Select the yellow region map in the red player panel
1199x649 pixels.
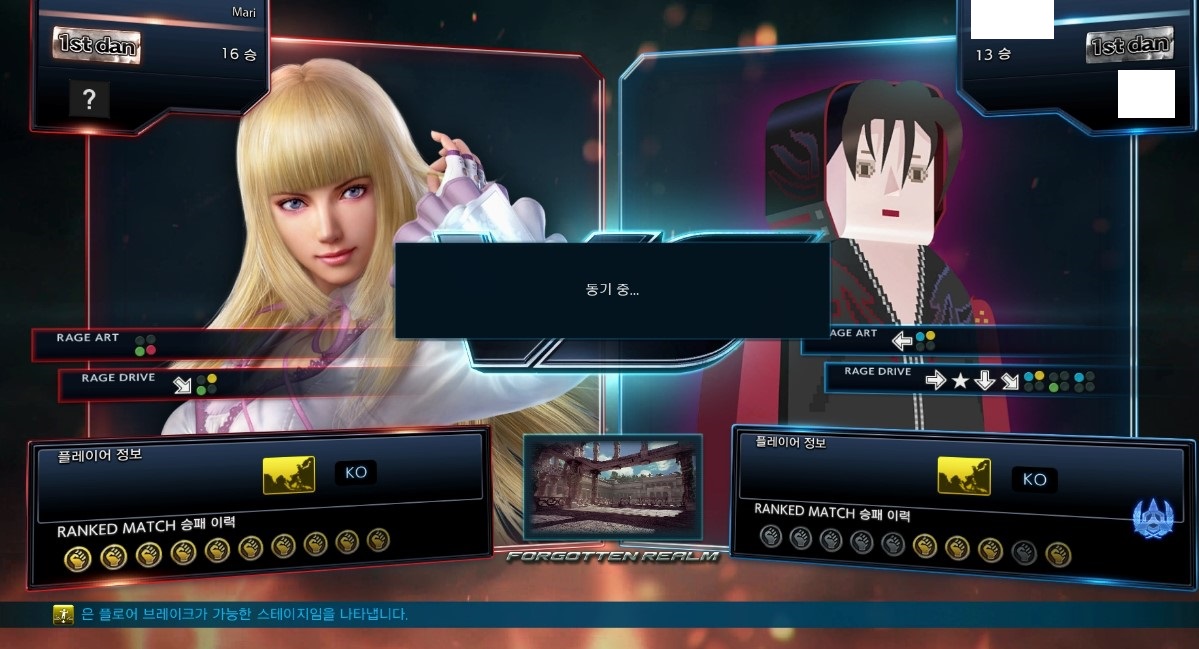tap(289, 474)
